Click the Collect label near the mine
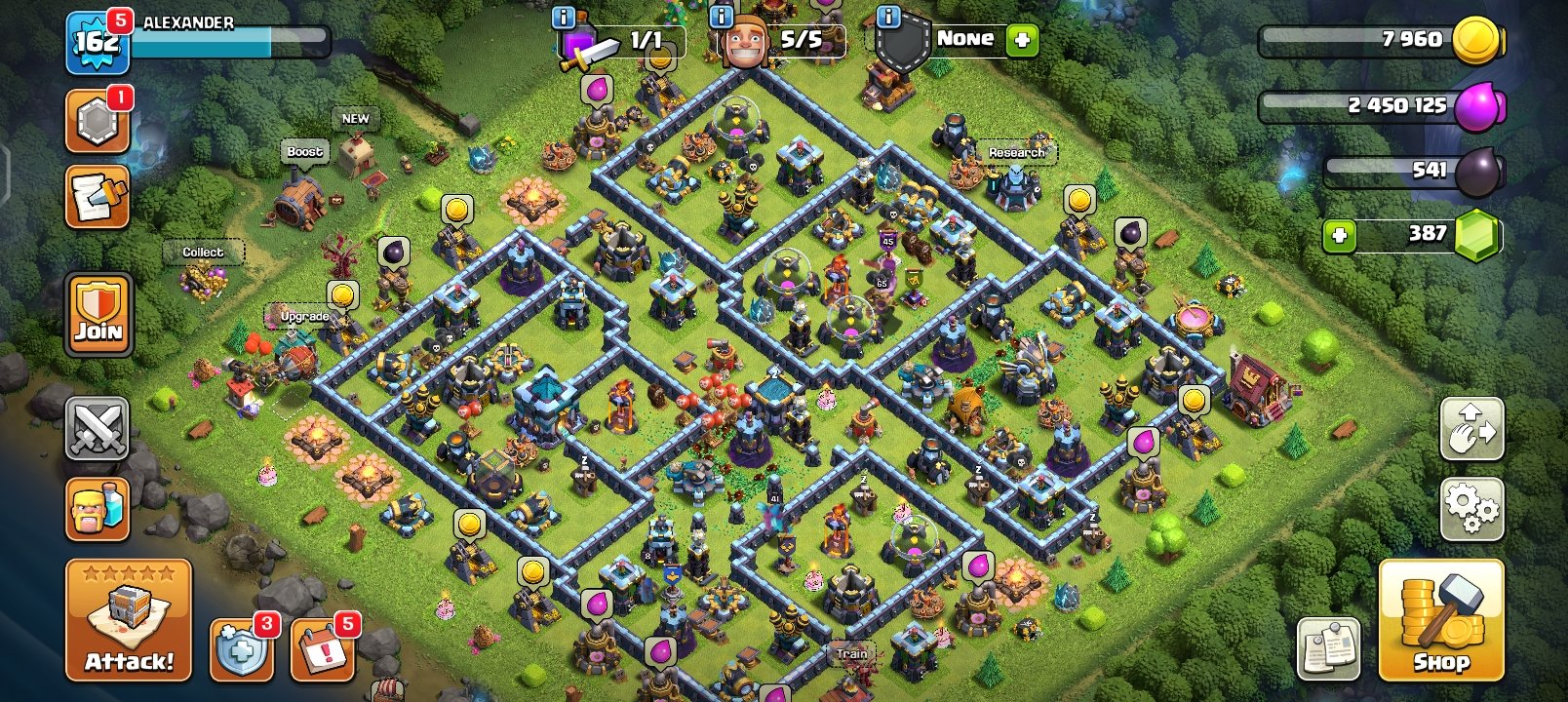1568x702 pixels. click(x=202, y=251)
